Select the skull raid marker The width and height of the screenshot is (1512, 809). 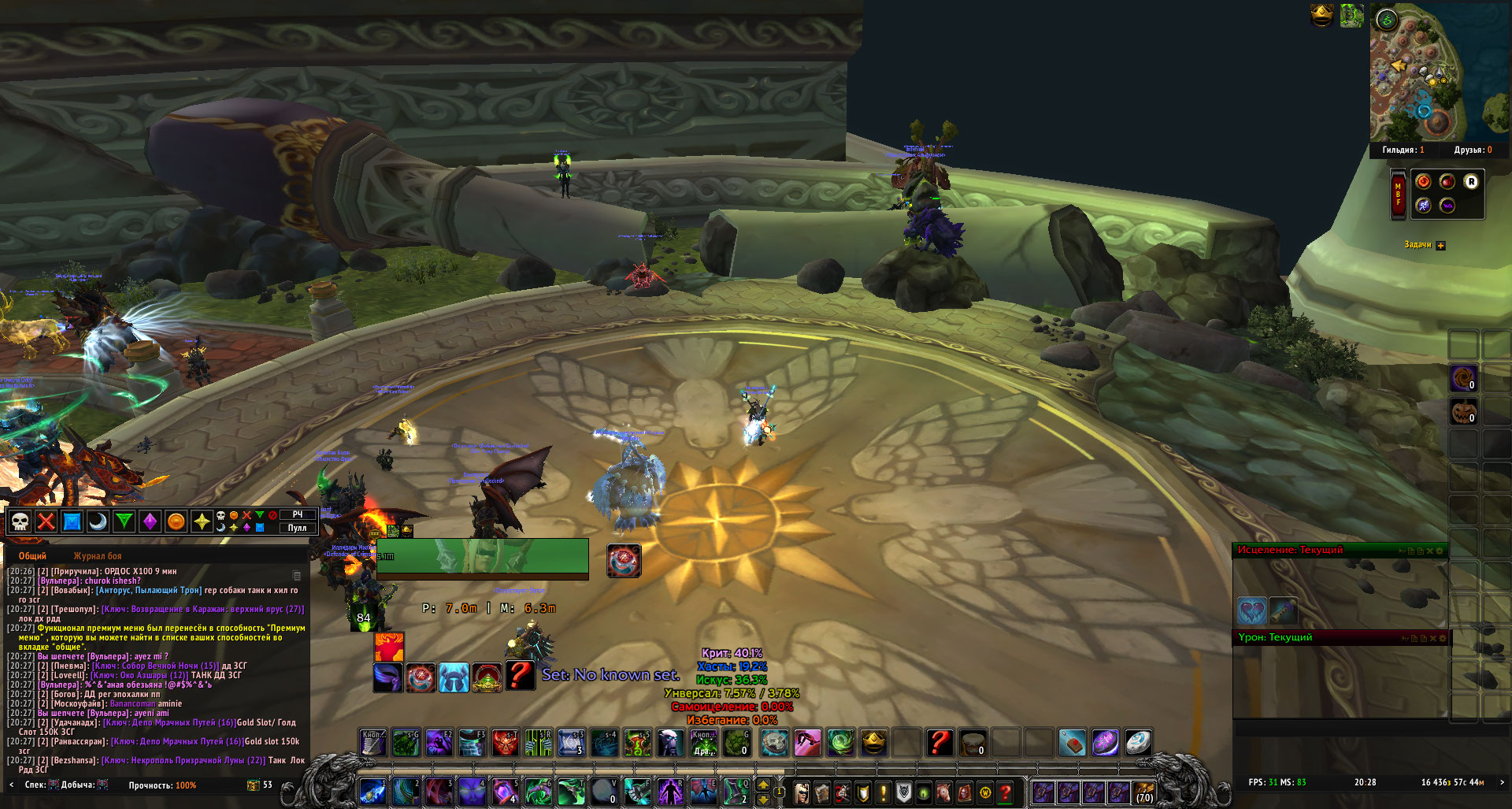click(x=20, y=521)
